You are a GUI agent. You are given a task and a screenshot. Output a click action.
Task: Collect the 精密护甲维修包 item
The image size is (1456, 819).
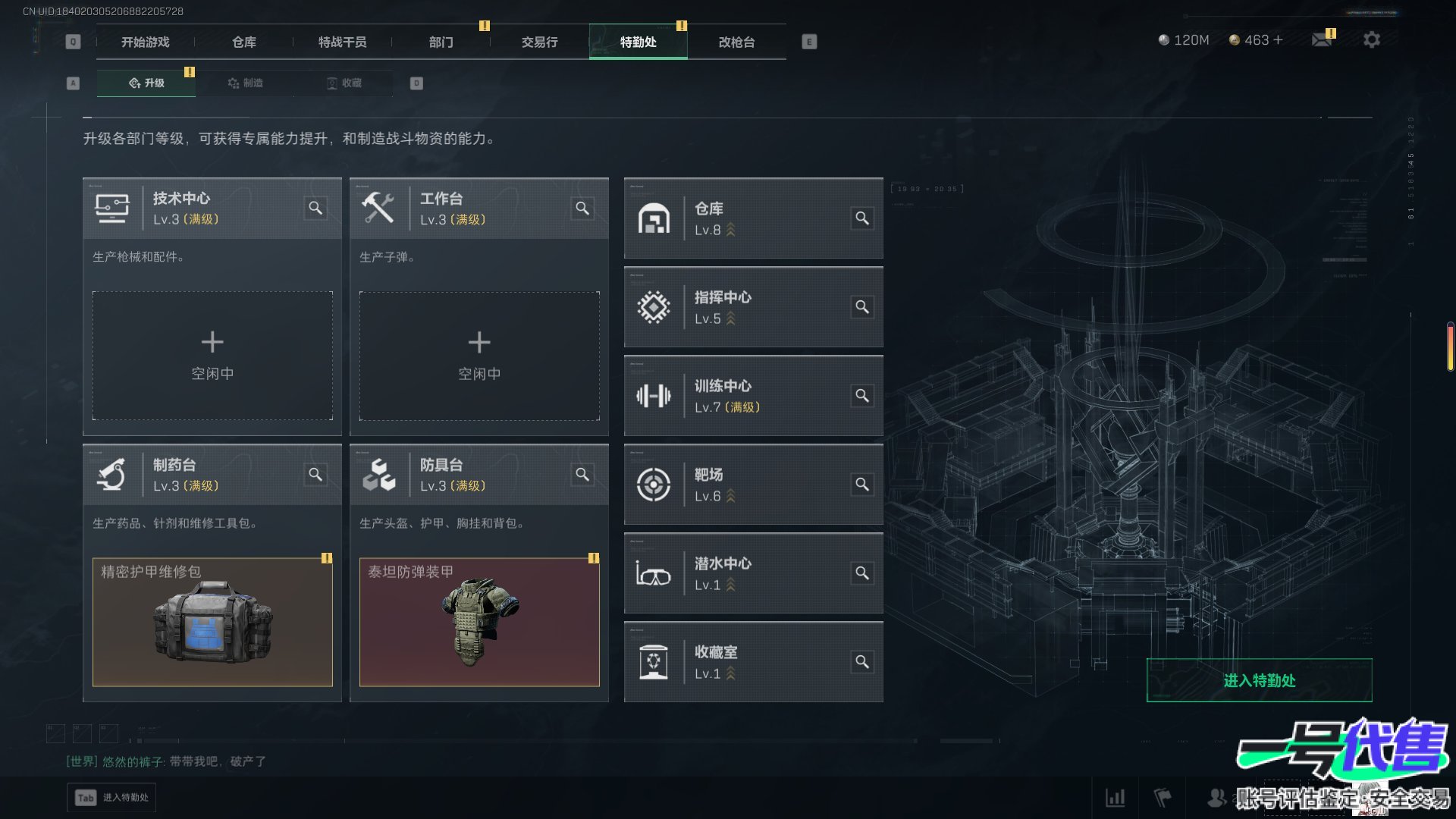tap(212, 622)
